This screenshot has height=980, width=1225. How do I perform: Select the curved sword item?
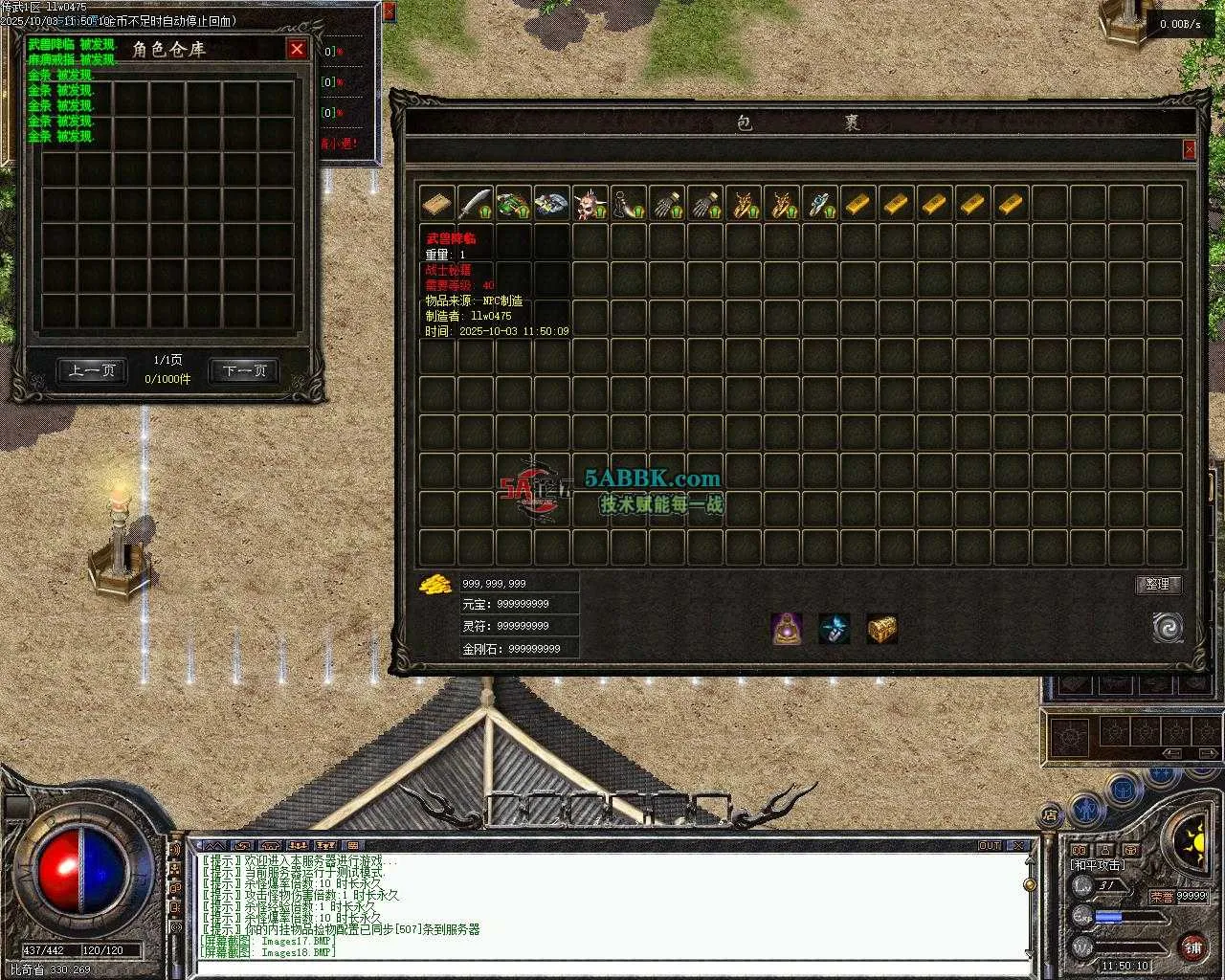476,203
